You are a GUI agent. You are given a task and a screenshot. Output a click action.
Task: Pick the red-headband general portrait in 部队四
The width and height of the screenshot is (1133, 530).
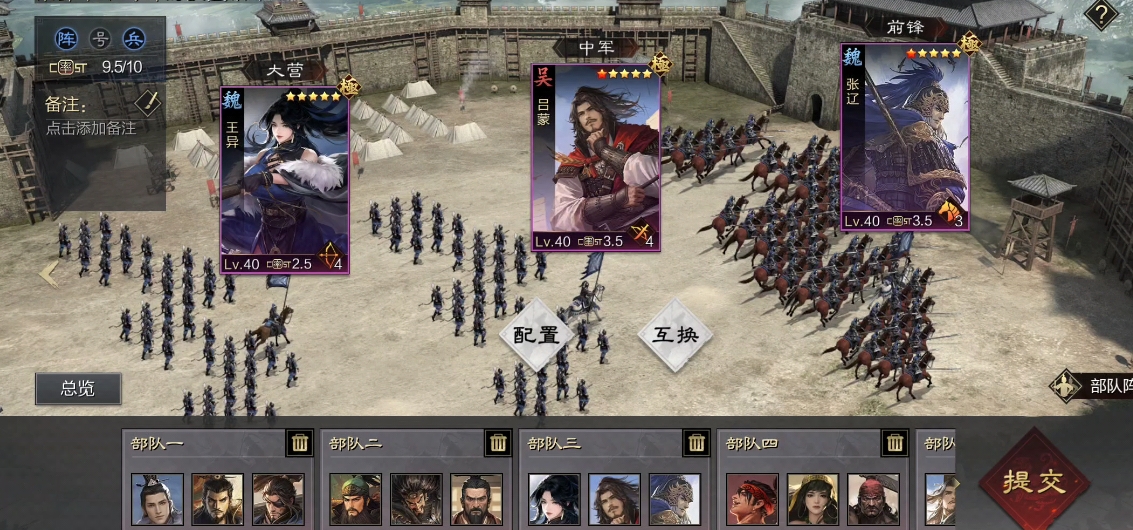(751, 499)
